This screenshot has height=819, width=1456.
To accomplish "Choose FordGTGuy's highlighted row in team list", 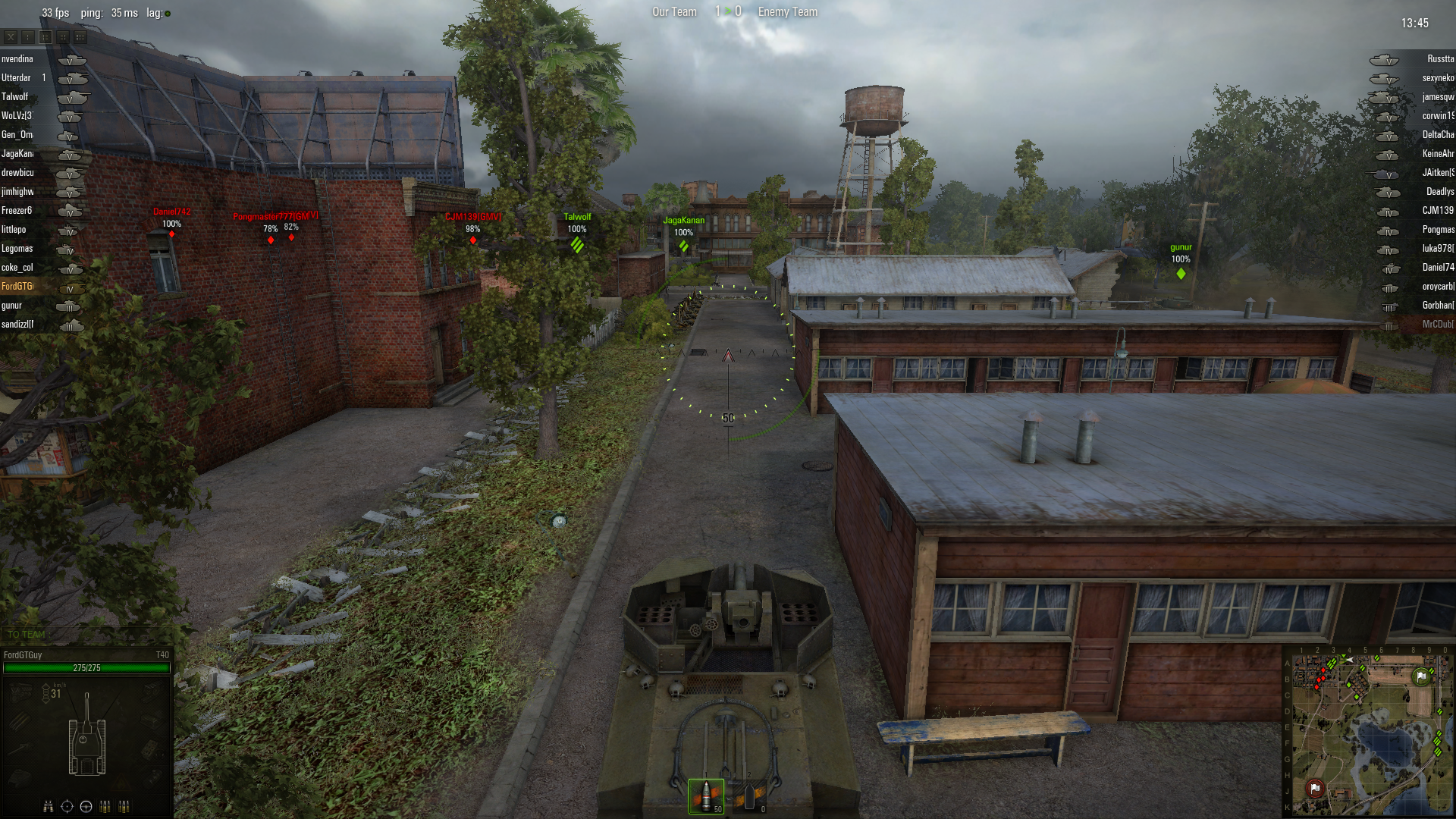I will (x=18, y=287).
